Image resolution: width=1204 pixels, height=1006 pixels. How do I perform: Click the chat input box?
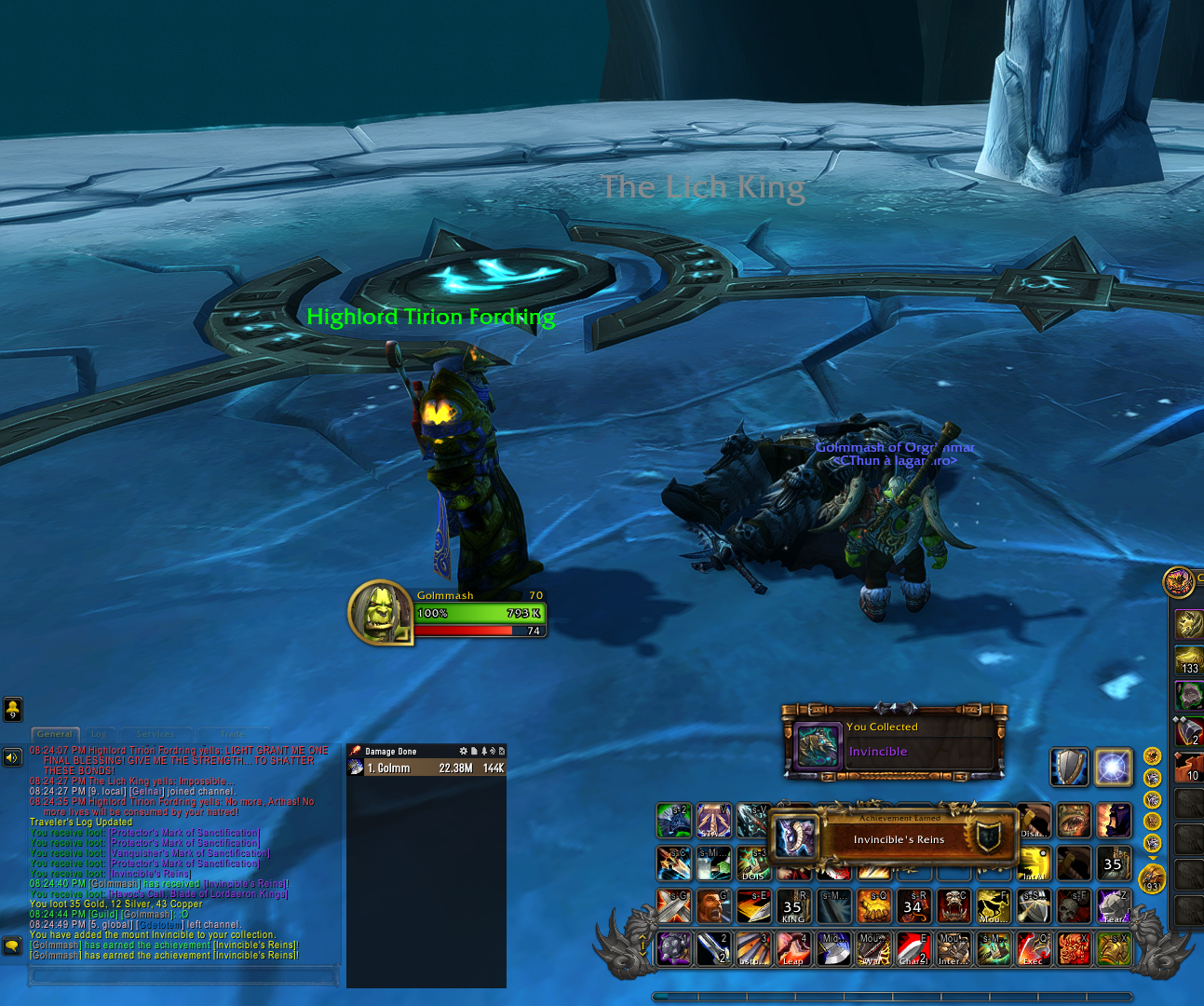183,975
